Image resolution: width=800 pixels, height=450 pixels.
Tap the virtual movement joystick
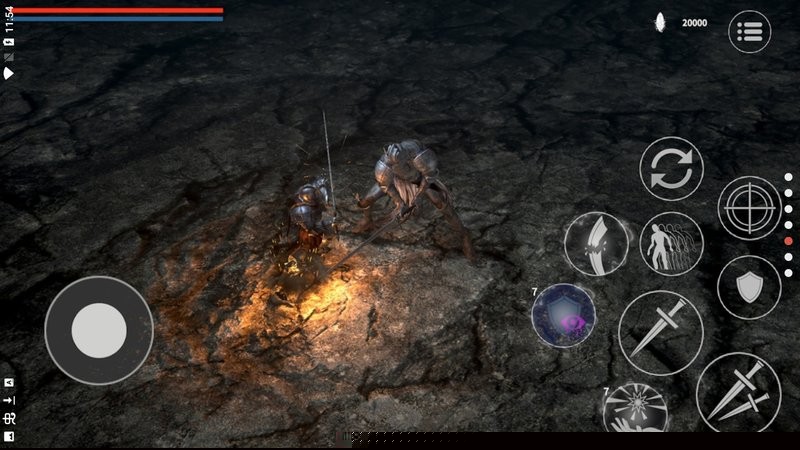click(99, 329)
